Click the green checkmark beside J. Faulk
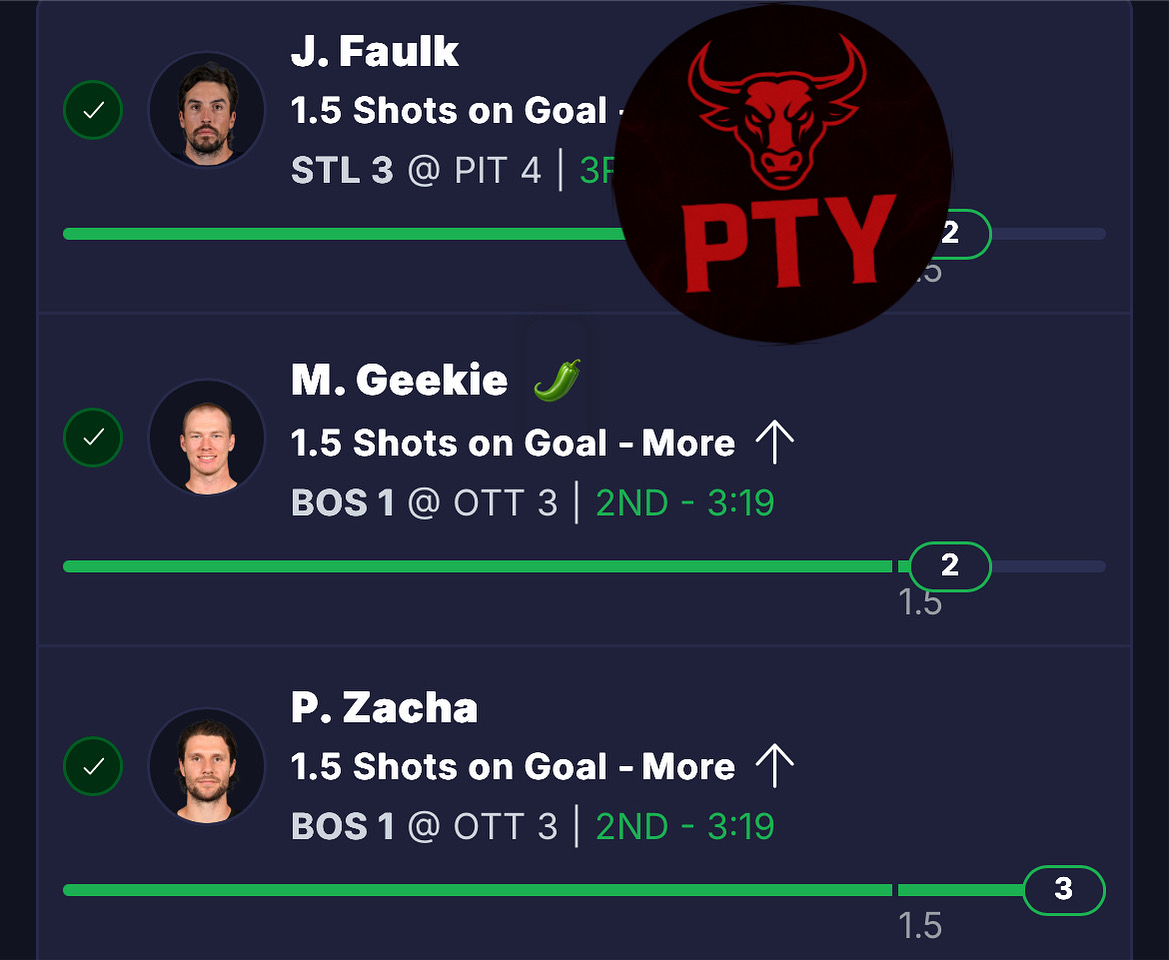This screenshot has height=960, width=1169. (93, 110)
